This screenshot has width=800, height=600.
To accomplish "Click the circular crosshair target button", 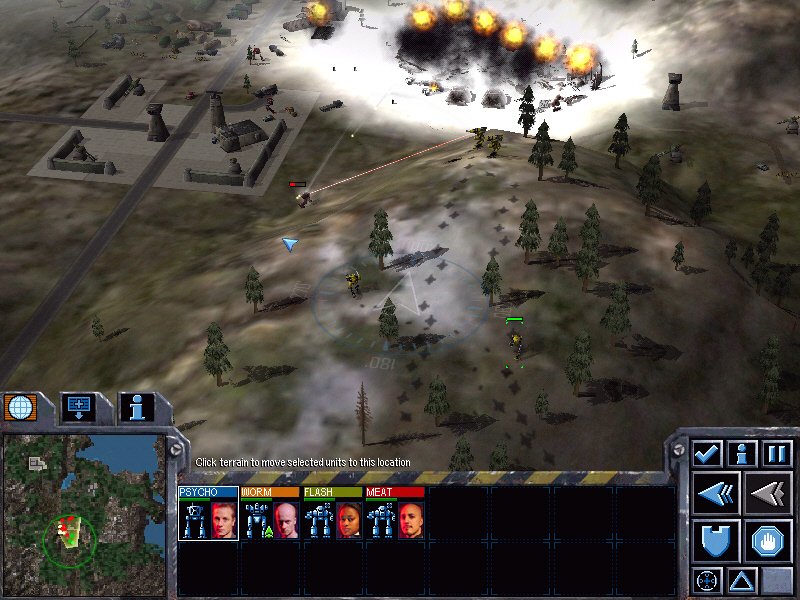I will tap(706, 580).
